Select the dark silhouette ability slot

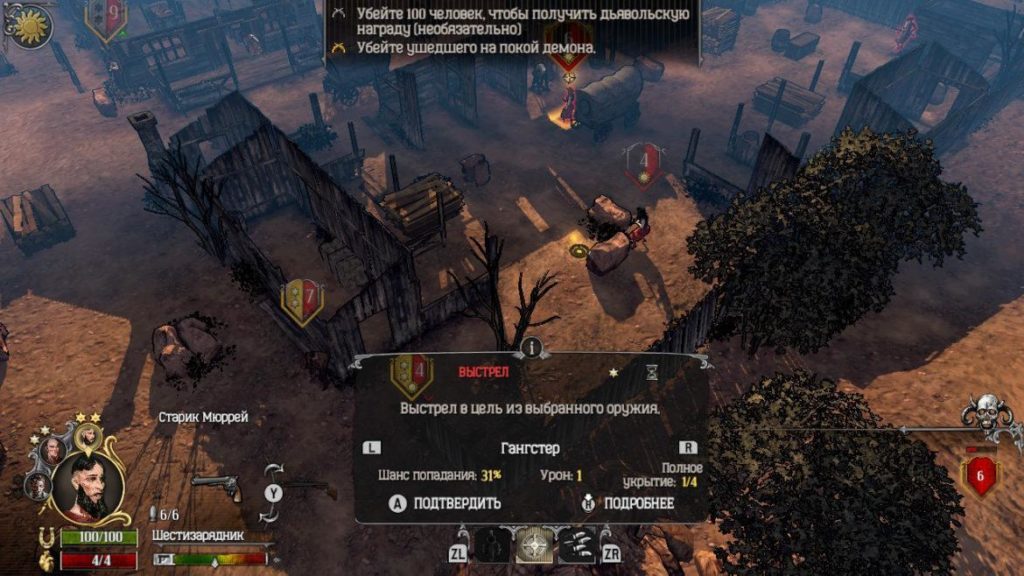click(x=491, y=545)
